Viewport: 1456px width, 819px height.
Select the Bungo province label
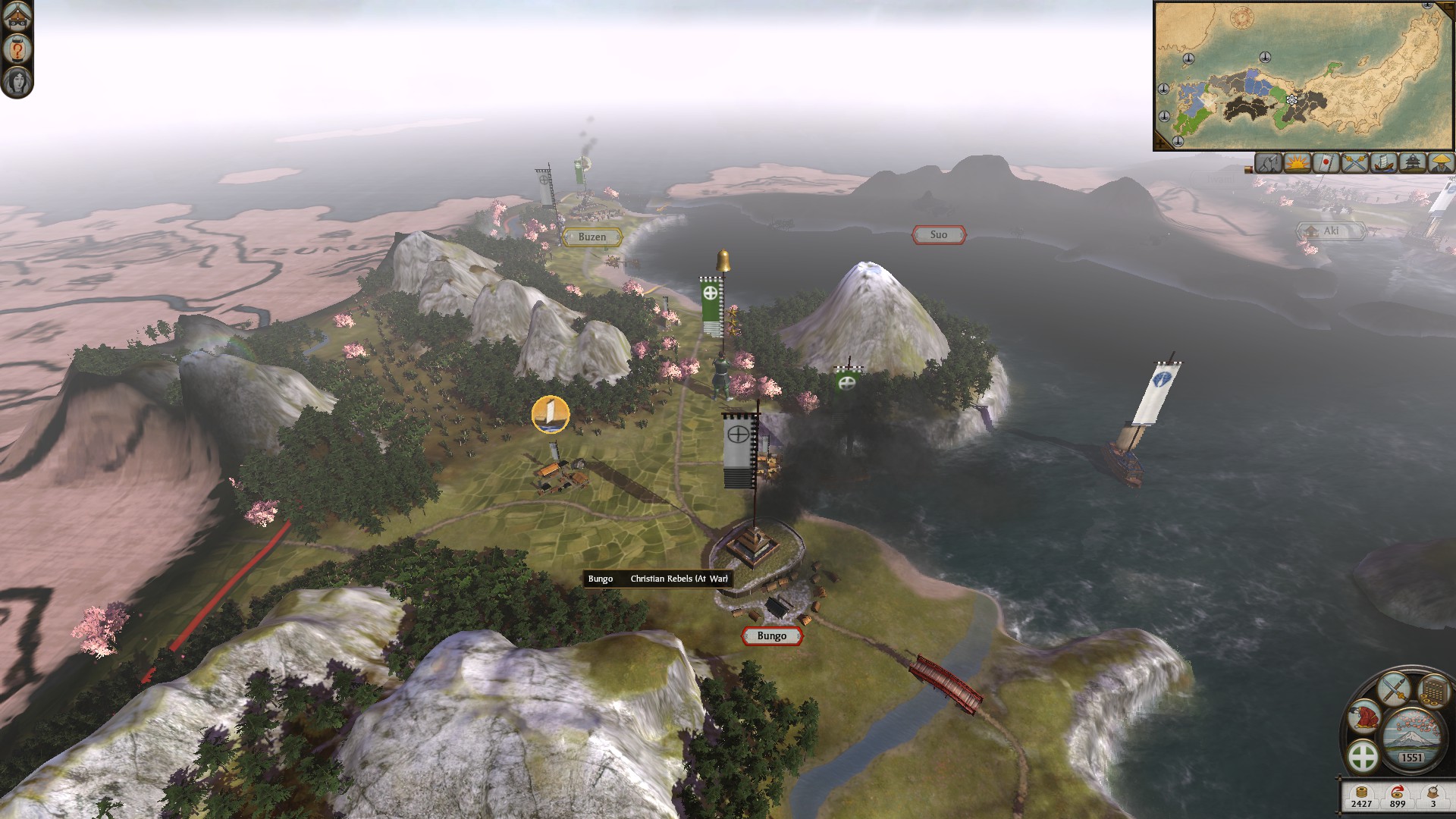[x=771, y=636]
